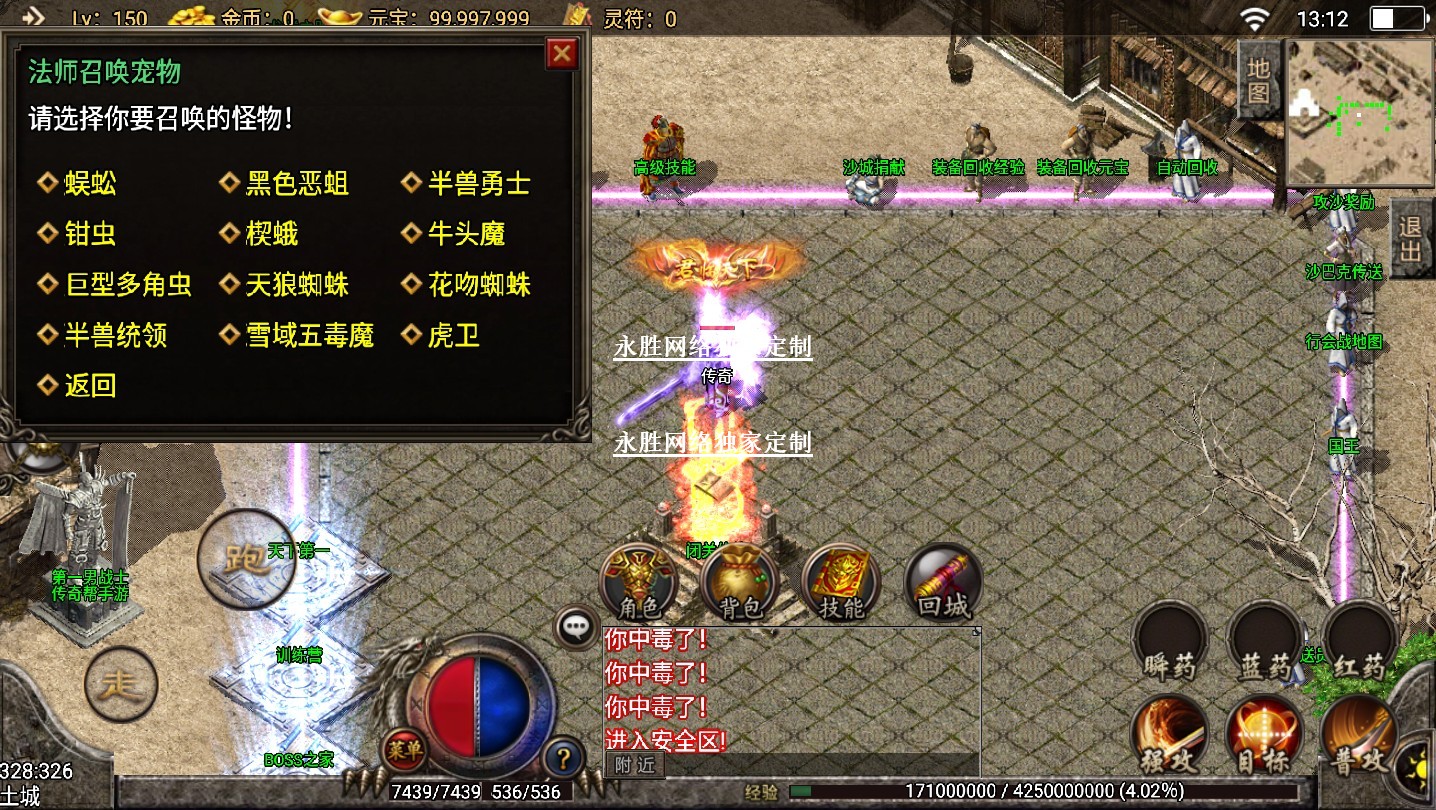Use the 红药 red potion slot
This screenshot has width=1436, height=810.
pyautogui.click(x=1359, y=643)
